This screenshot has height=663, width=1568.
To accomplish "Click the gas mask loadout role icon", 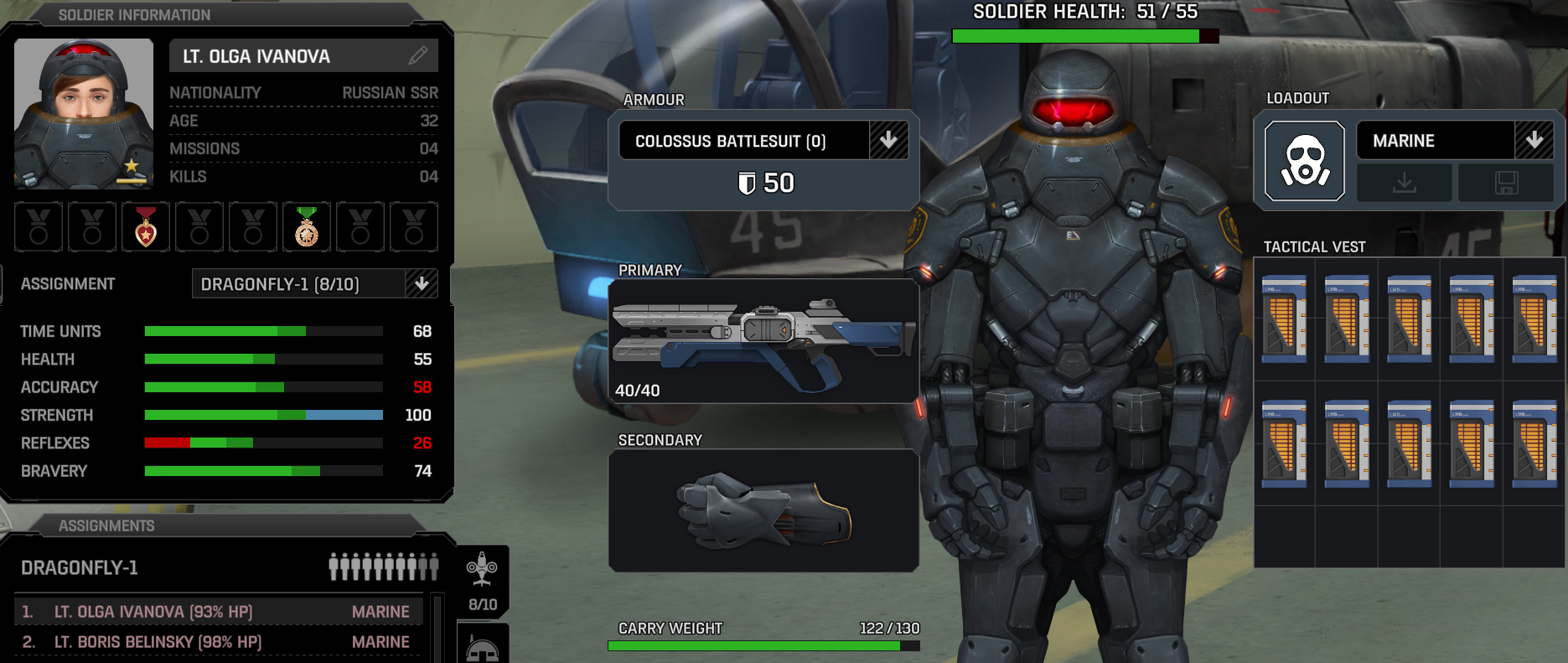I will pyautogui.click(x=1304, y=161).
